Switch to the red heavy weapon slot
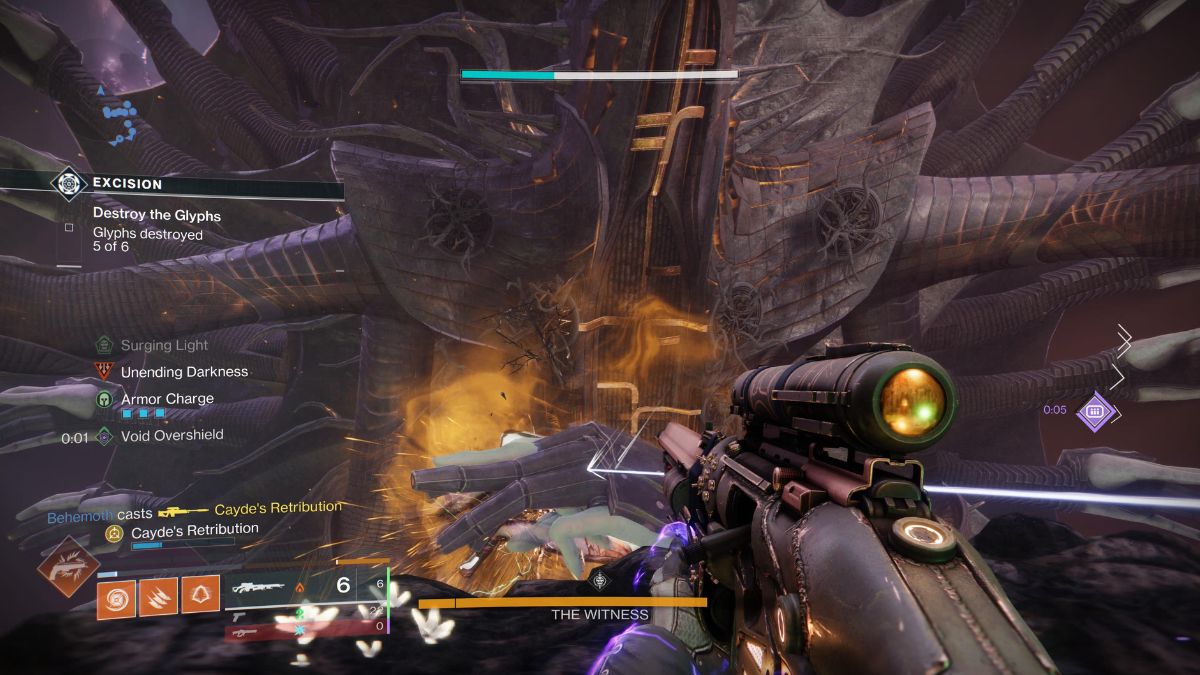The width and height of the screenshot is (1200, 675). coord(246,631)
